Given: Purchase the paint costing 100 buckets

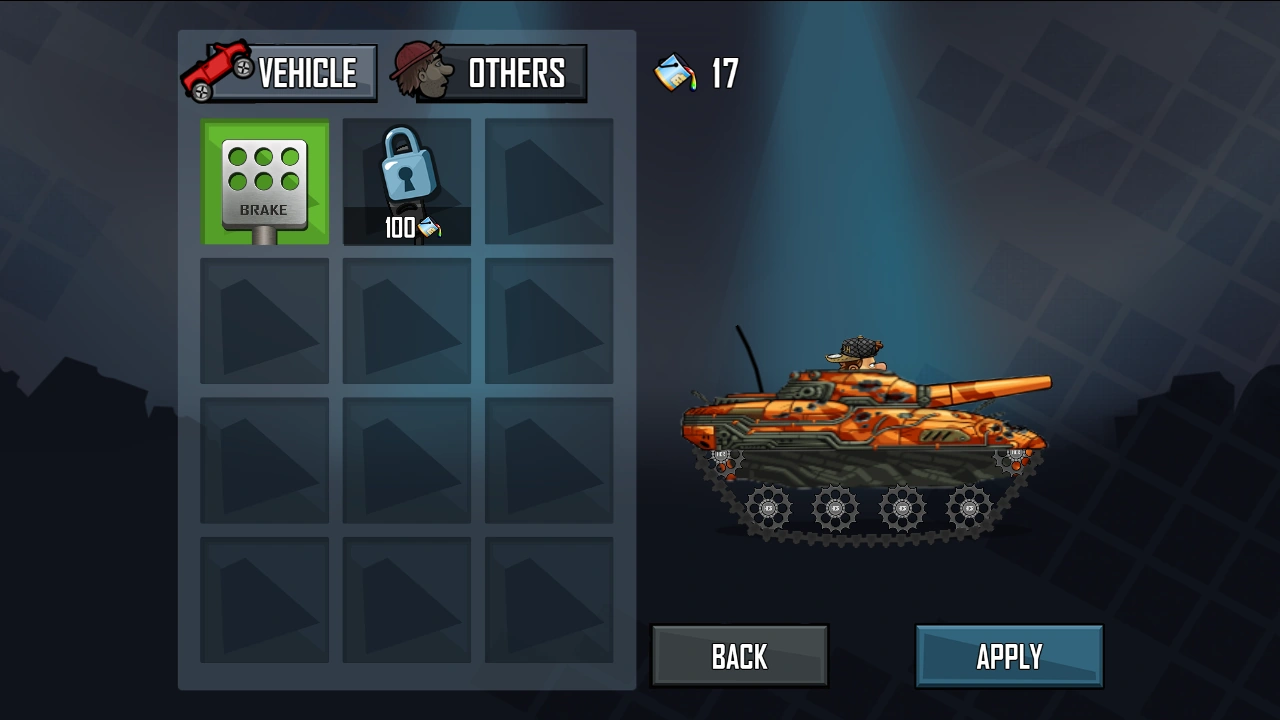Looking at the screenshot, I should (x=406, y=181).
